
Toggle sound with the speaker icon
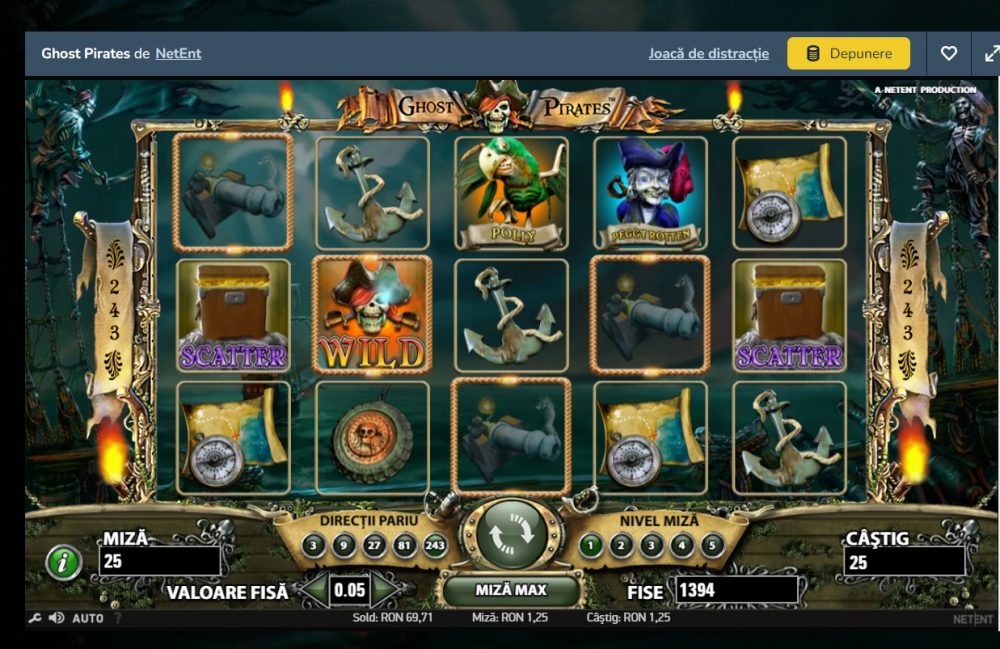pos(57,619)
